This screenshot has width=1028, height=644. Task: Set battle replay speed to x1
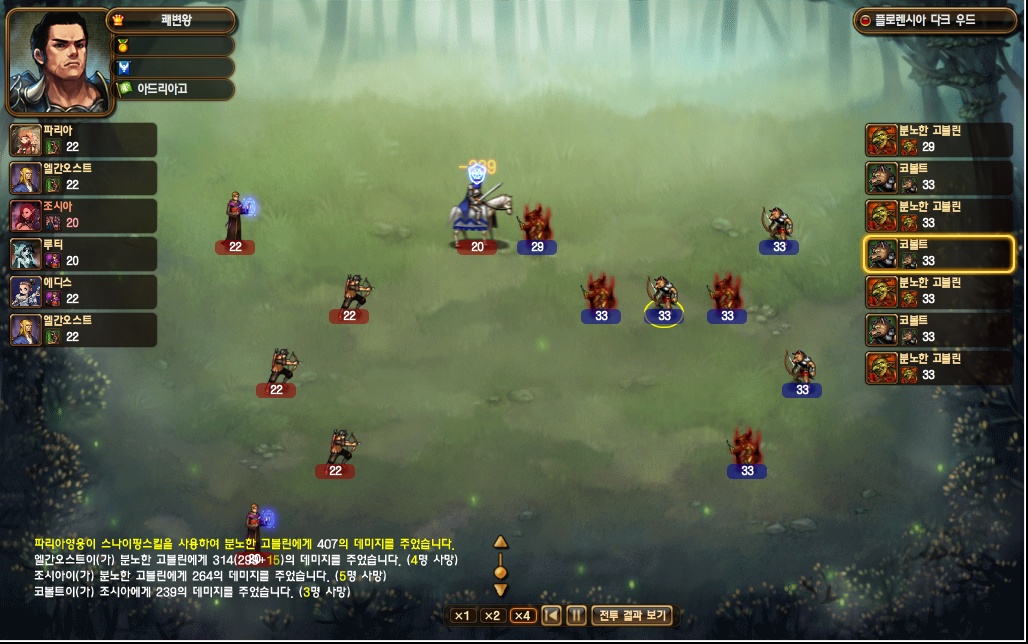[x=462, y=615]
